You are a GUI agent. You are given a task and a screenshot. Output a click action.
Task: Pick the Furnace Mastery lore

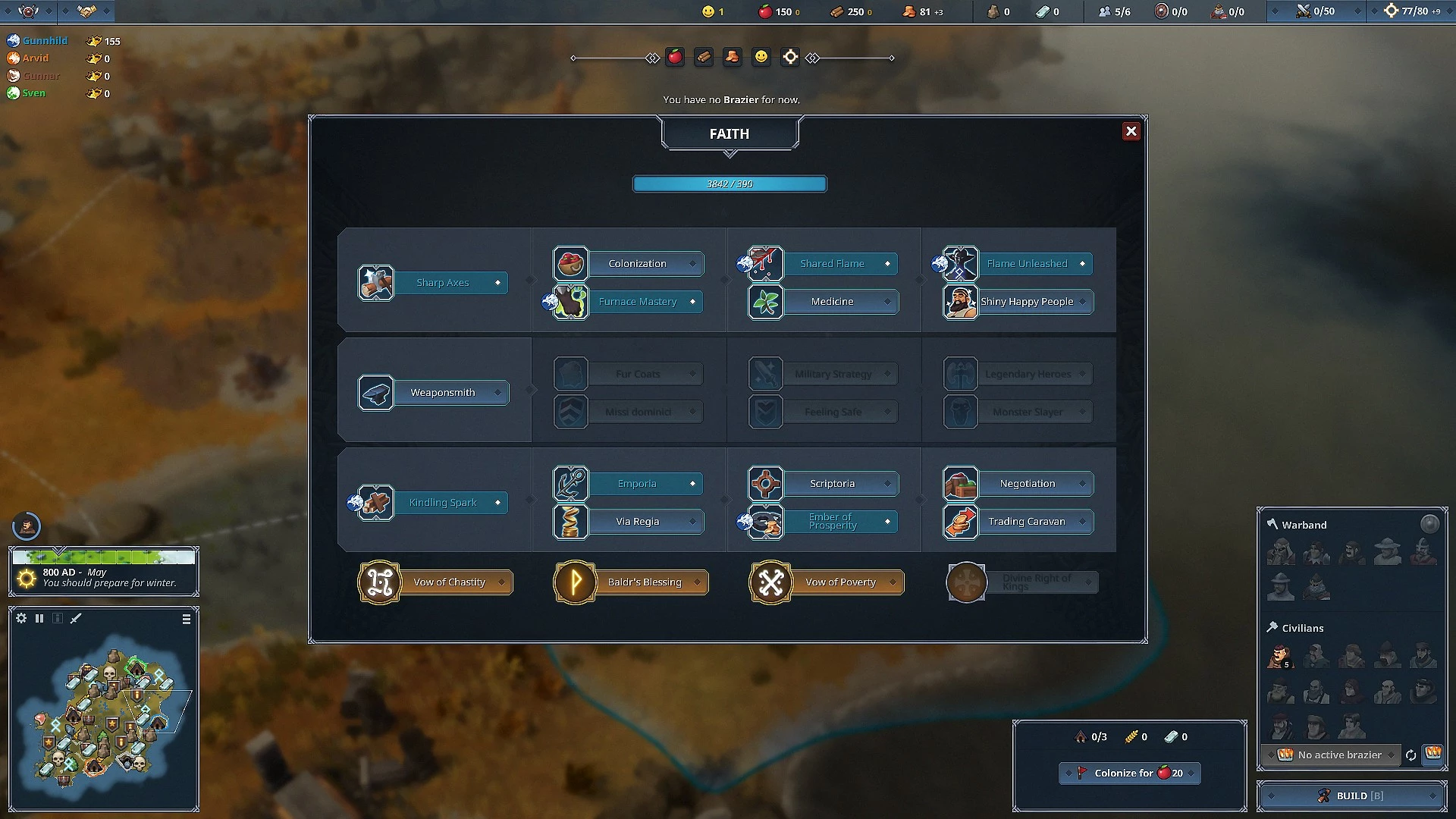pyautogui.click(x=637, y=302)
